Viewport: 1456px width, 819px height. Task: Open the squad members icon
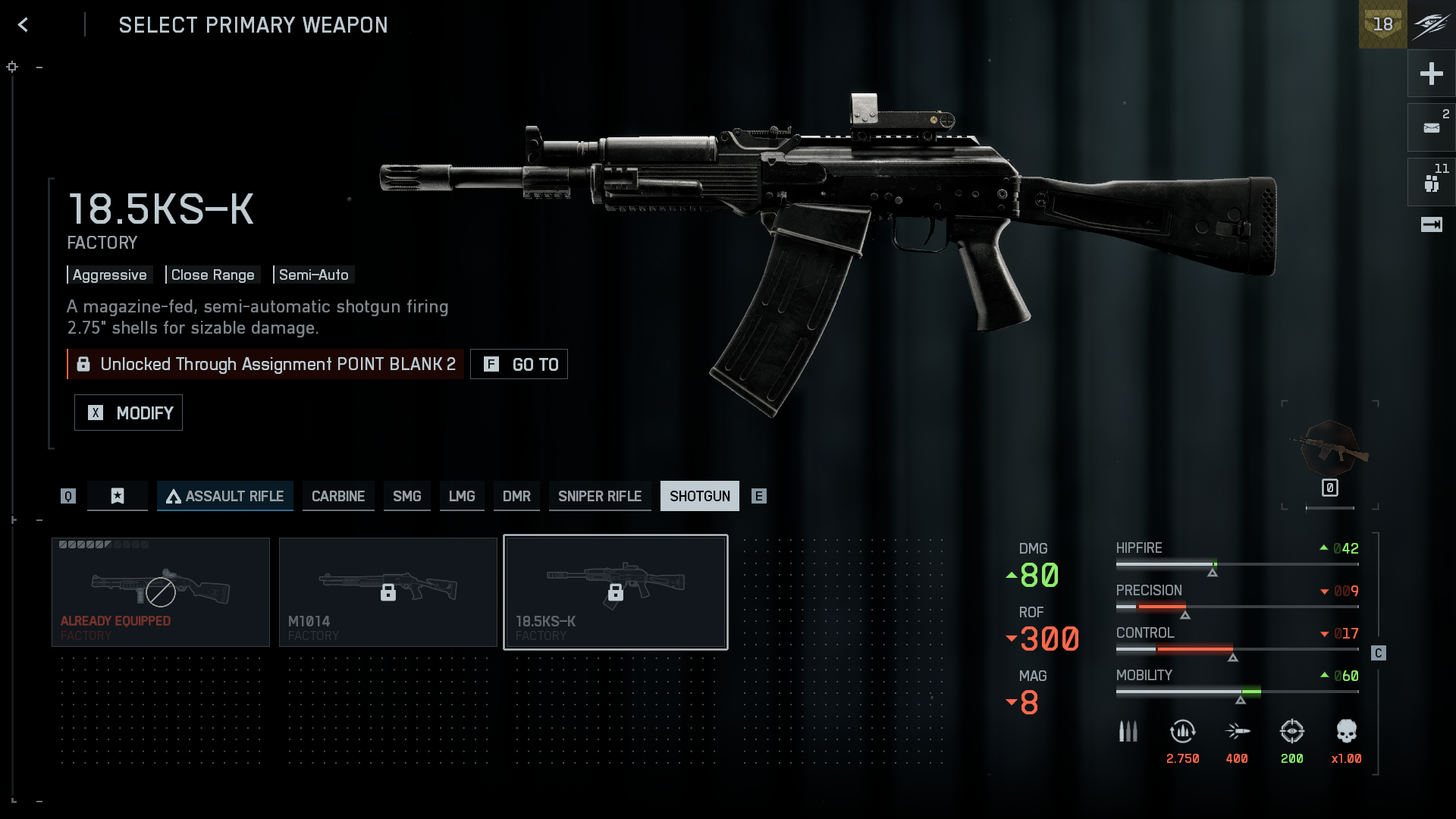[x=1431, y=183]
